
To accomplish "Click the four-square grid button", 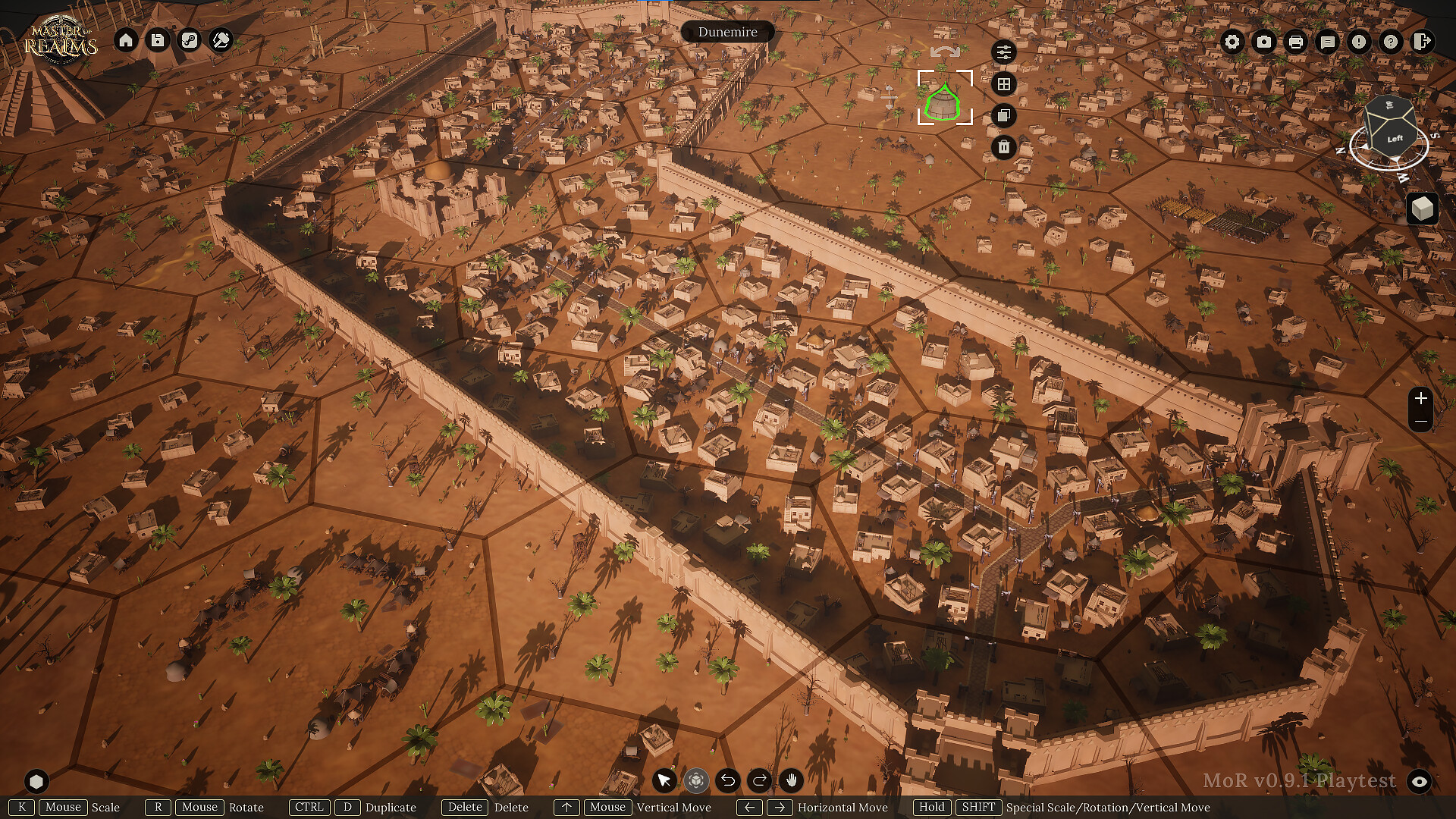I will click(x=1004, y=84).
